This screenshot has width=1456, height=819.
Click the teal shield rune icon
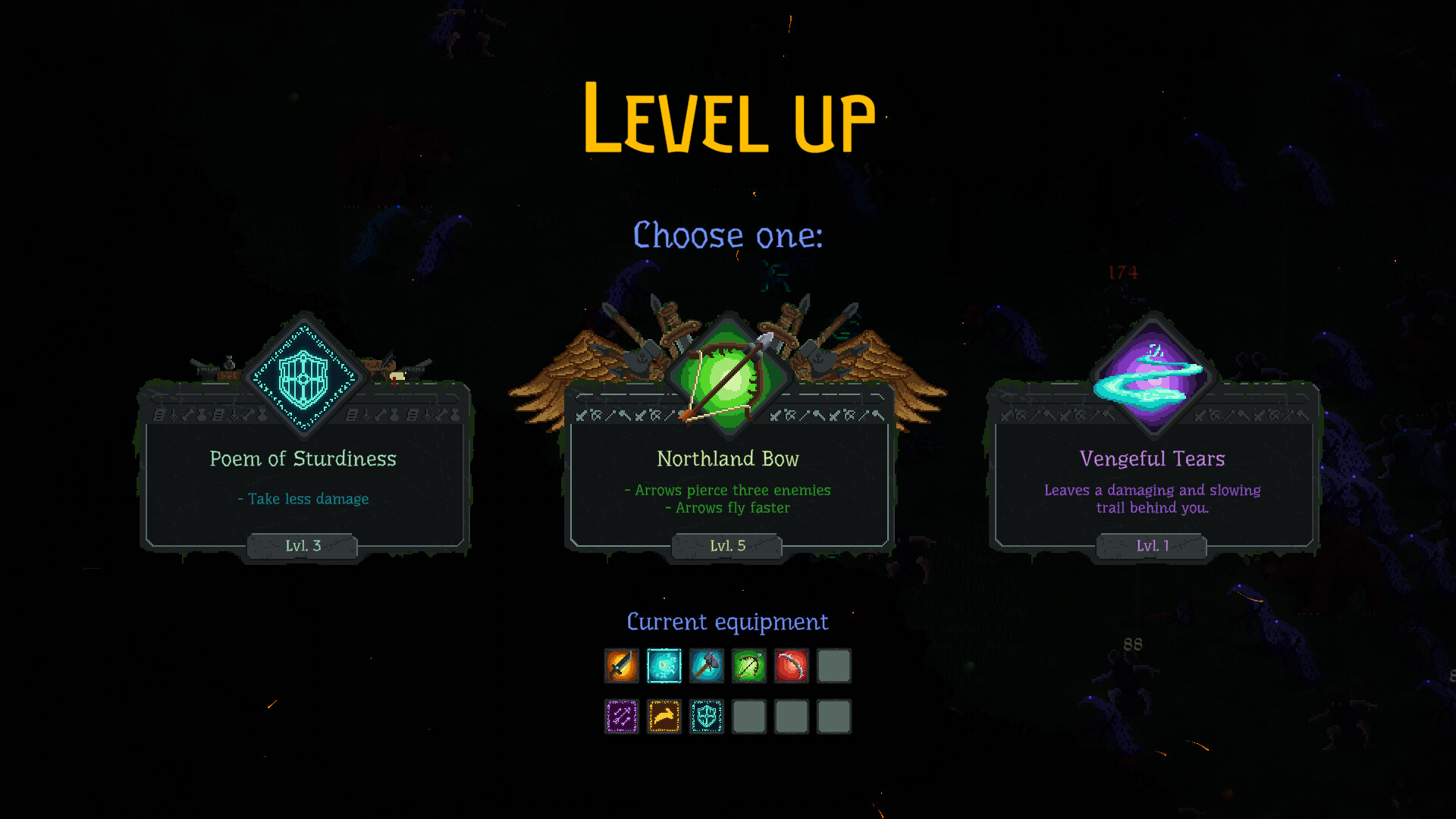(x=707, y=716)
